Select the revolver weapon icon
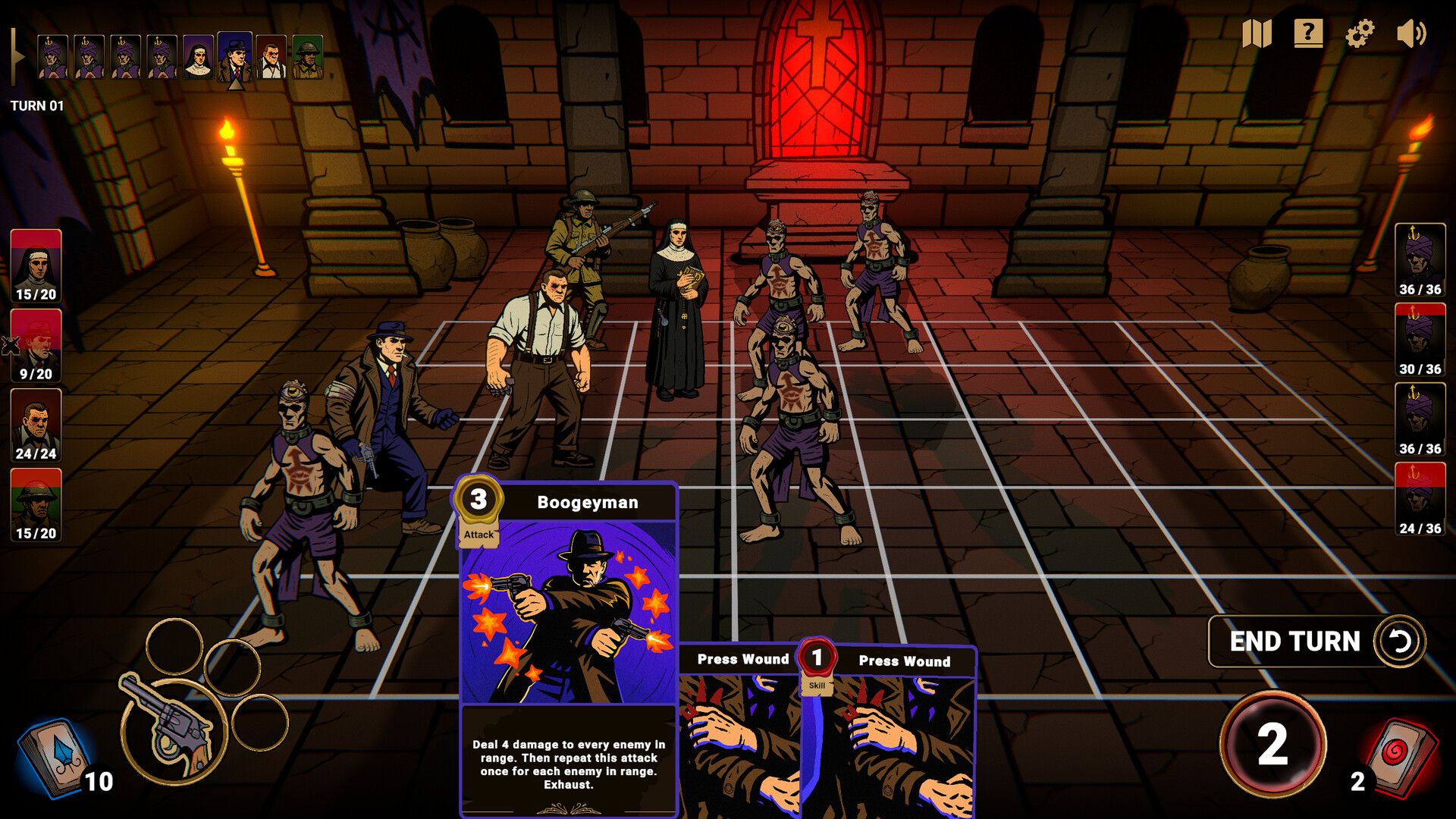 pos(171,728)
